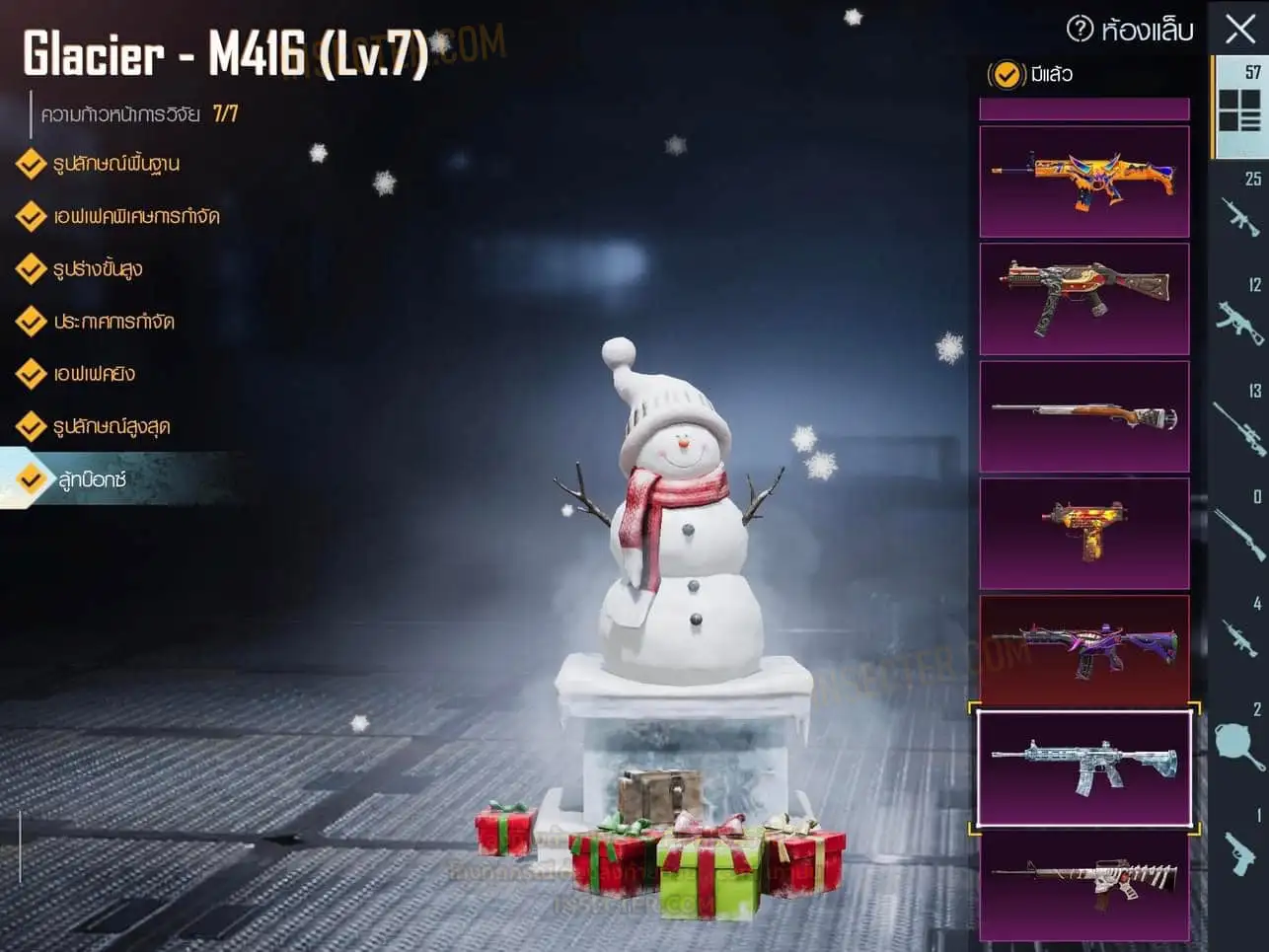Select the รูปลักษณ์พื้นฐาน upgrade entry
Viewport: 1269px width, 952px height.
(x=115, y=164)
